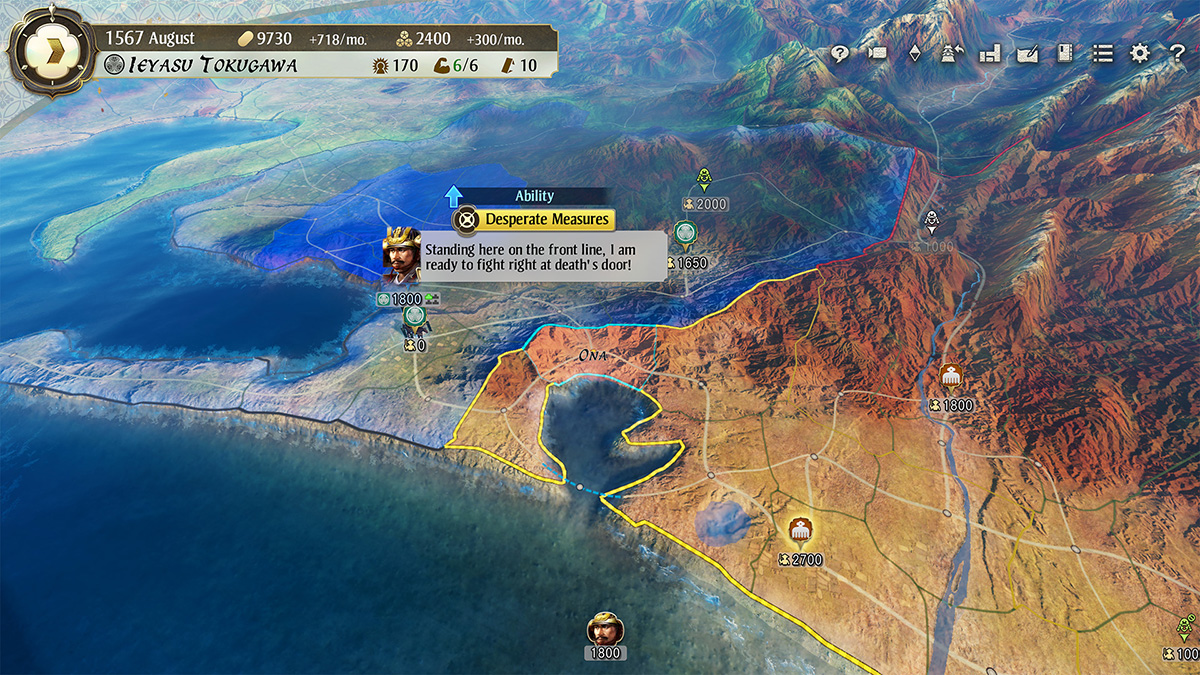Select the Desperate Measures ability label
1200x675 pixels.
tap(546, 219)
